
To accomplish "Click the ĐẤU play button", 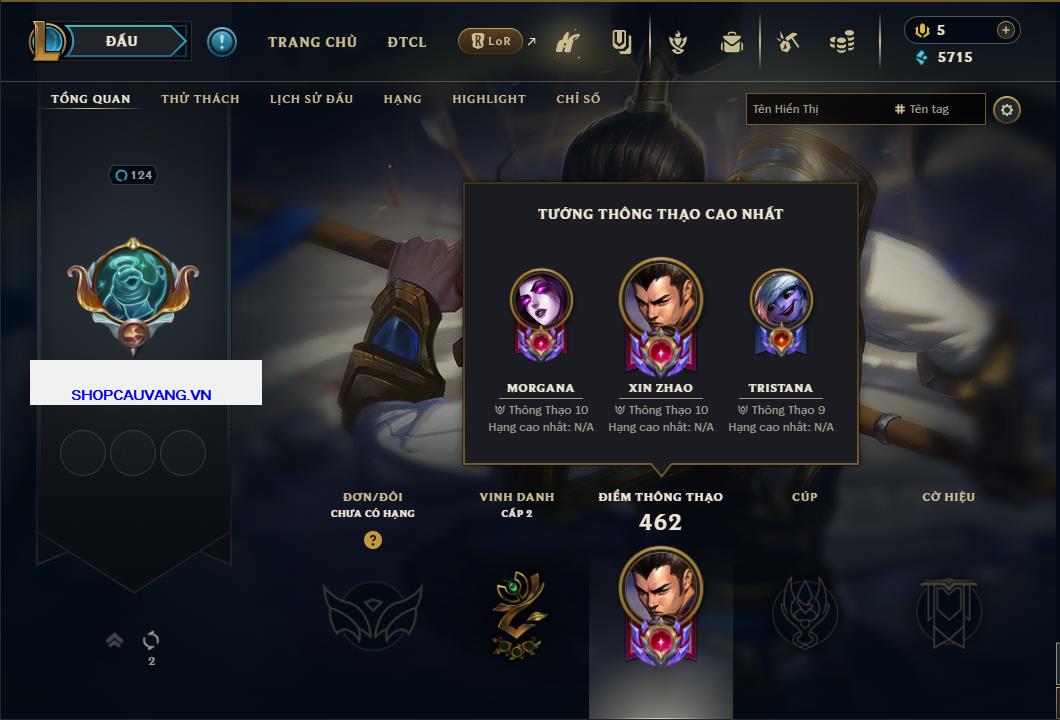I will tap(122, 41).
